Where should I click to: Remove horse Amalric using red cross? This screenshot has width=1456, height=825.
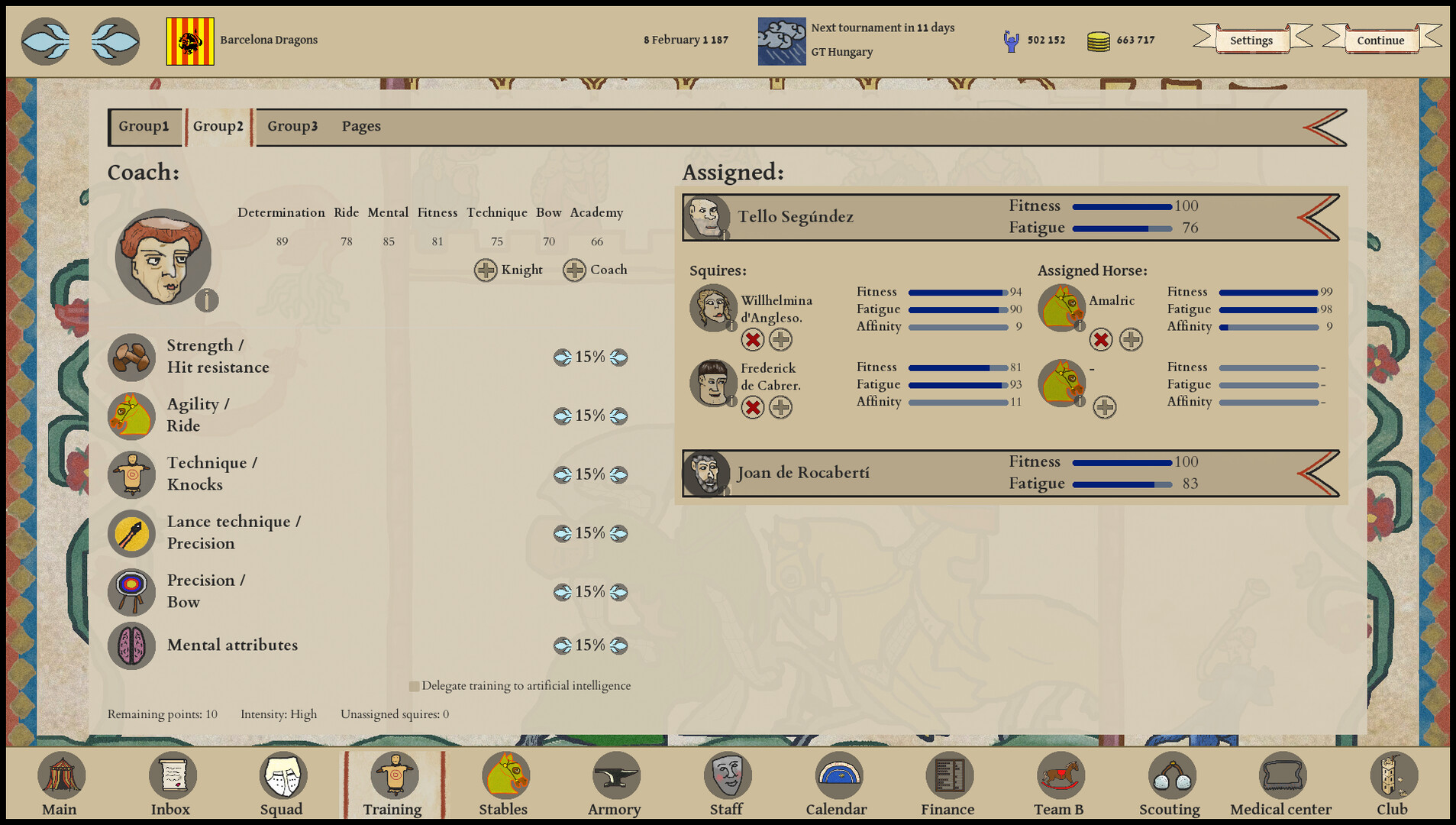1101,341
